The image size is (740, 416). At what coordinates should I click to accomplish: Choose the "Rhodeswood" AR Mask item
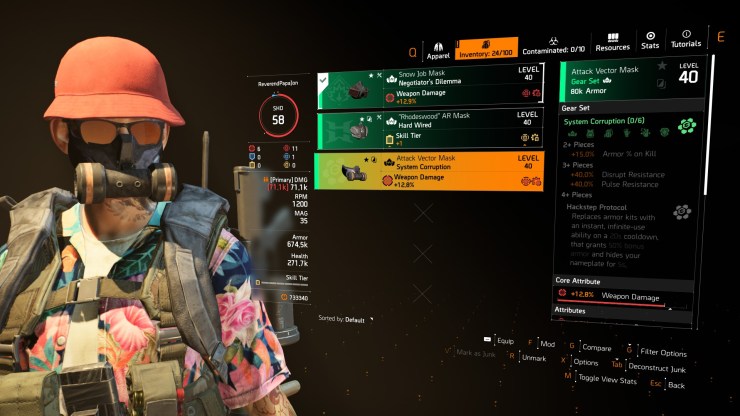[x=430, y=130]
